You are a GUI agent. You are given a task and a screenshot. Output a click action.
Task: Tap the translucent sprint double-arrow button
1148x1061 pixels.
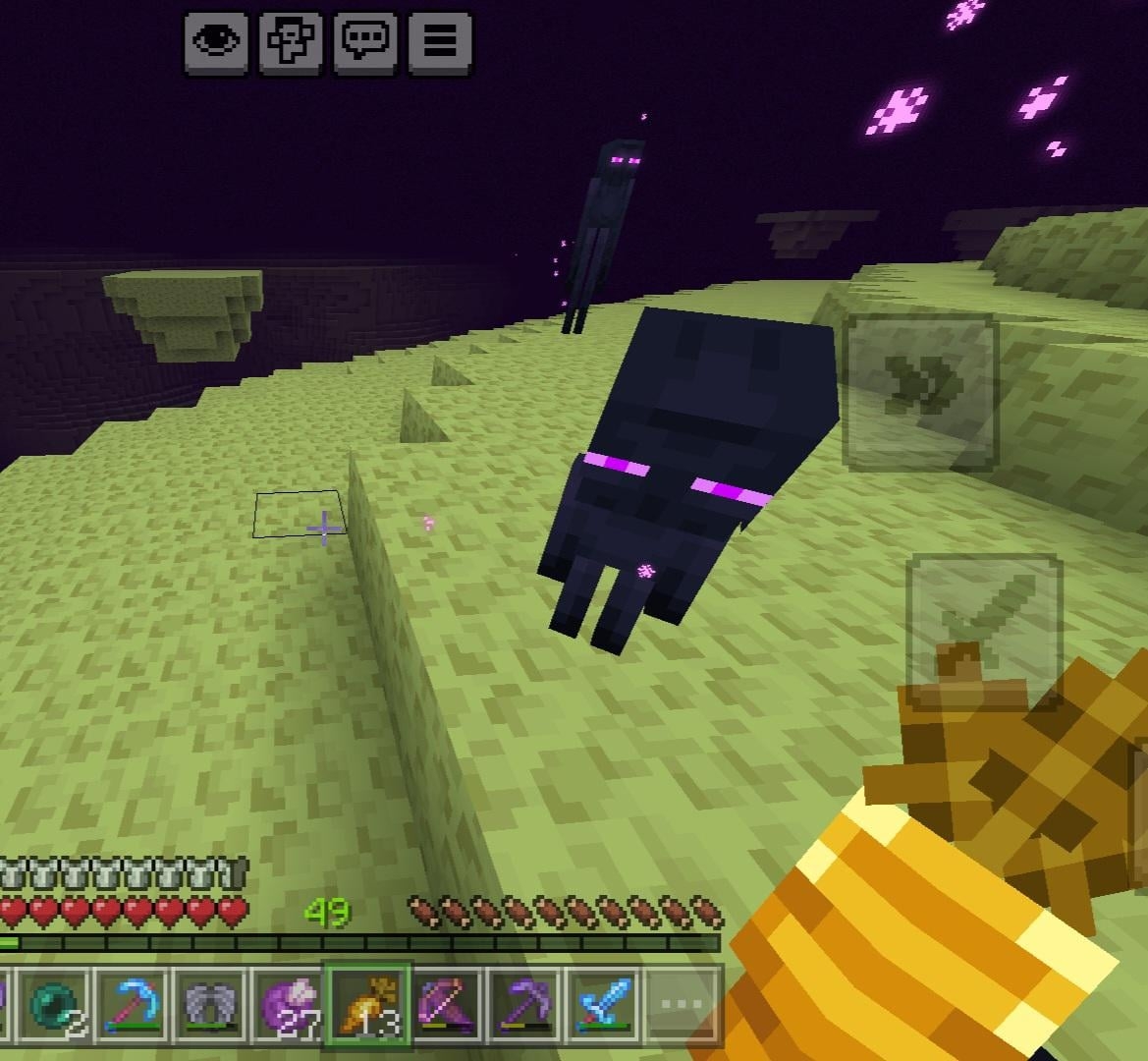pyautogui.click(x=920, y=390)
